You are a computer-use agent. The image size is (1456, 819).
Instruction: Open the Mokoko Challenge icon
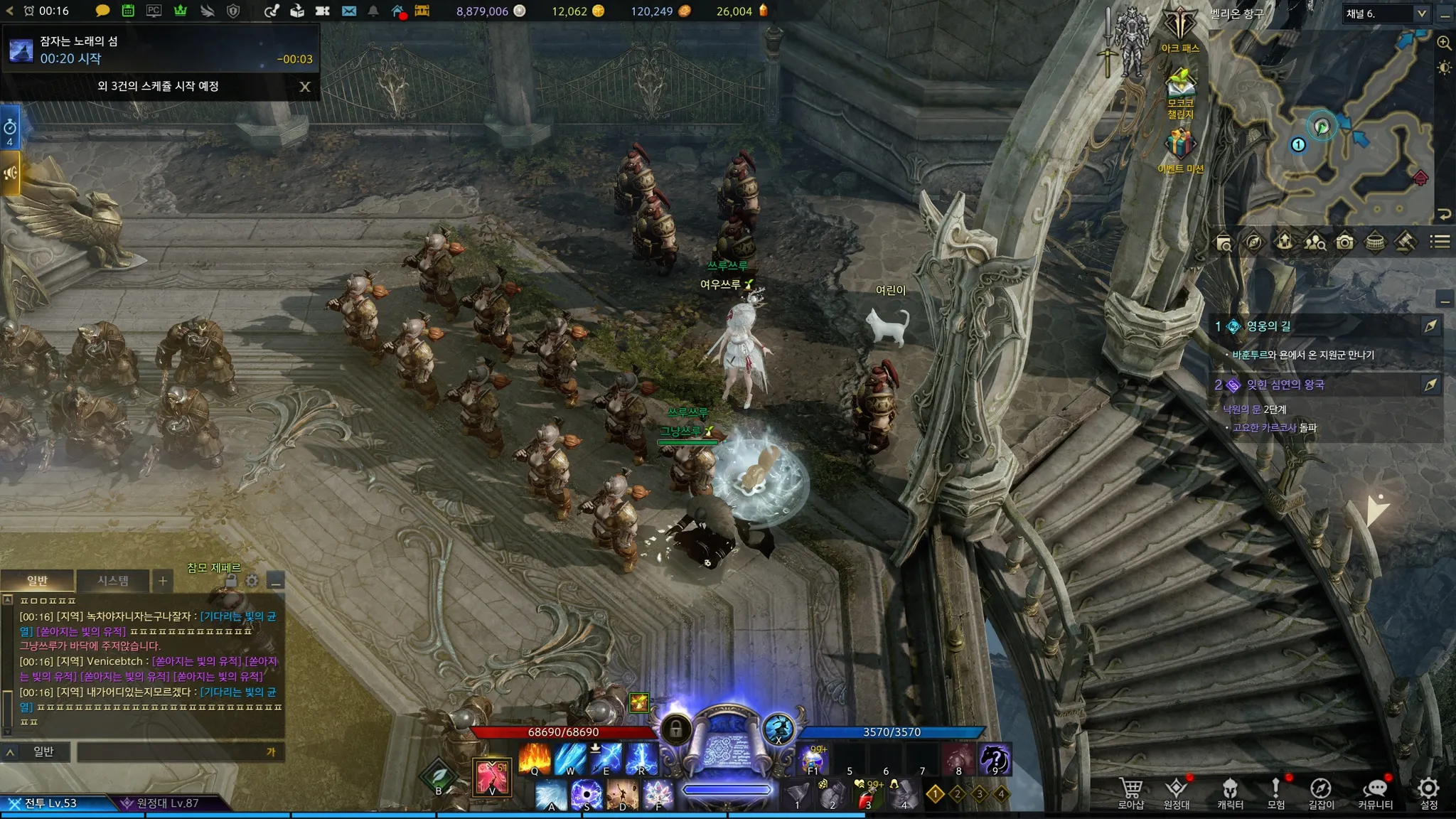(x=1180, y=89)
